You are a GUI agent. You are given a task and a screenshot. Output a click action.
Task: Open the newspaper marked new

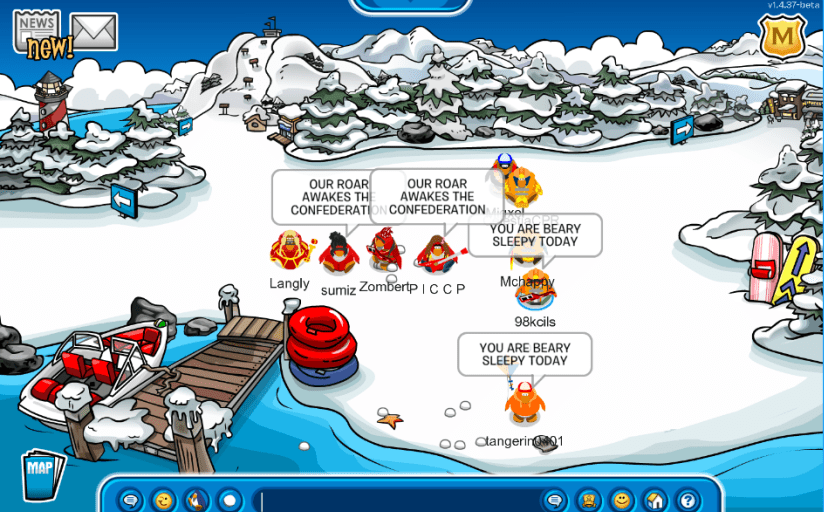pyautogui.click(x=37, y=32)
